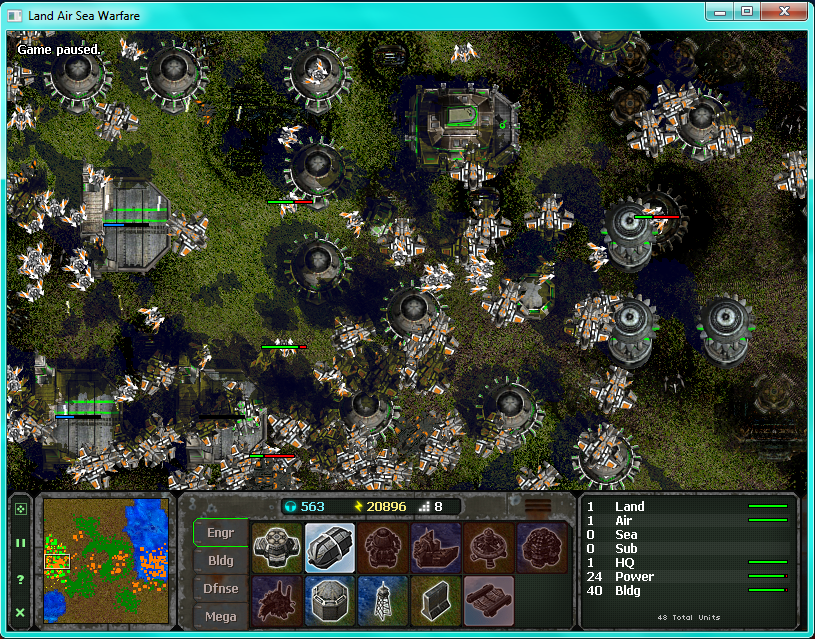Open help with the question mark button

click(x=21, y=579)
